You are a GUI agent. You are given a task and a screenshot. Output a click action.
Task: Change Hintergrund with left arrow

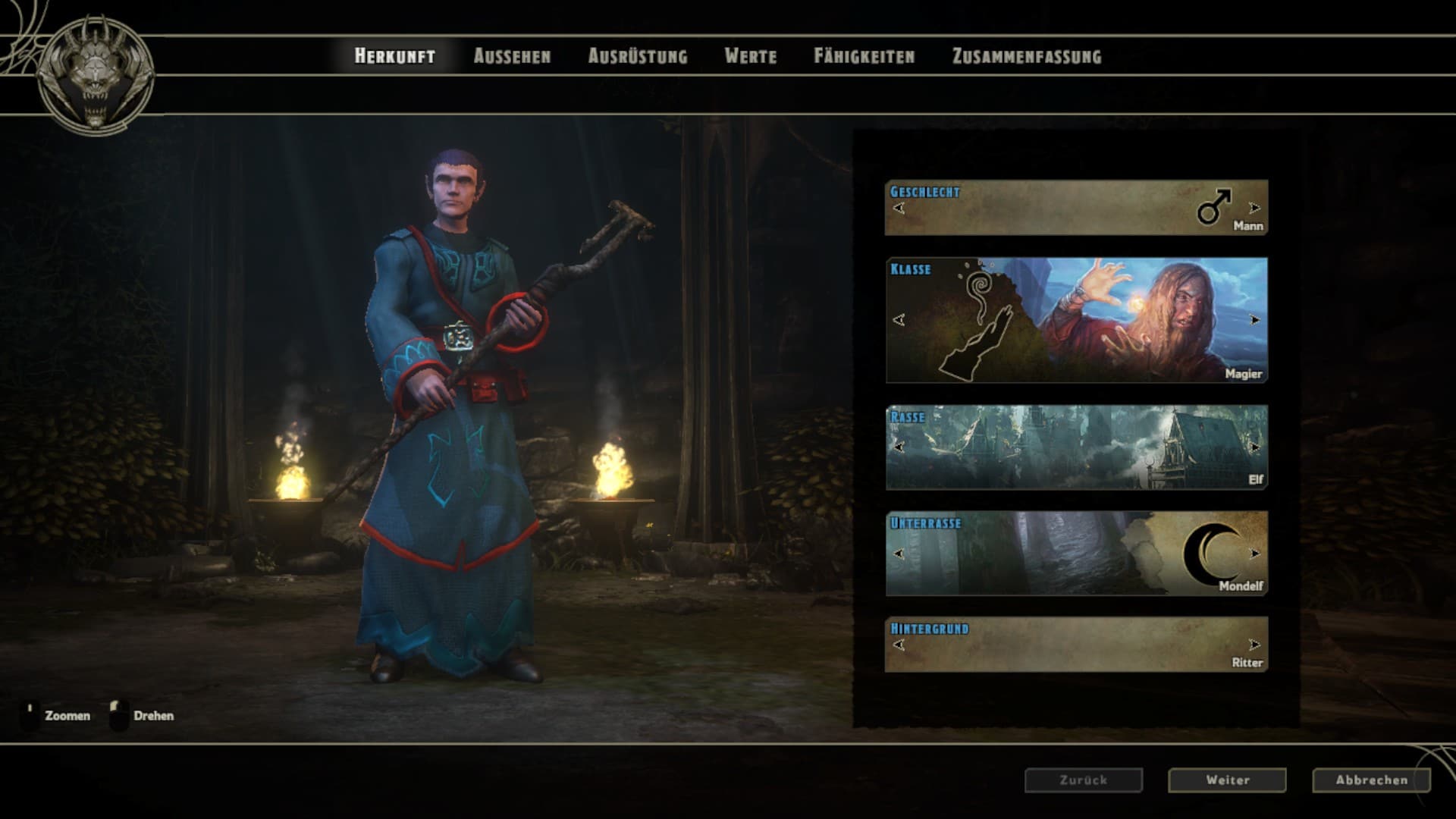click(x=899, y=645)
